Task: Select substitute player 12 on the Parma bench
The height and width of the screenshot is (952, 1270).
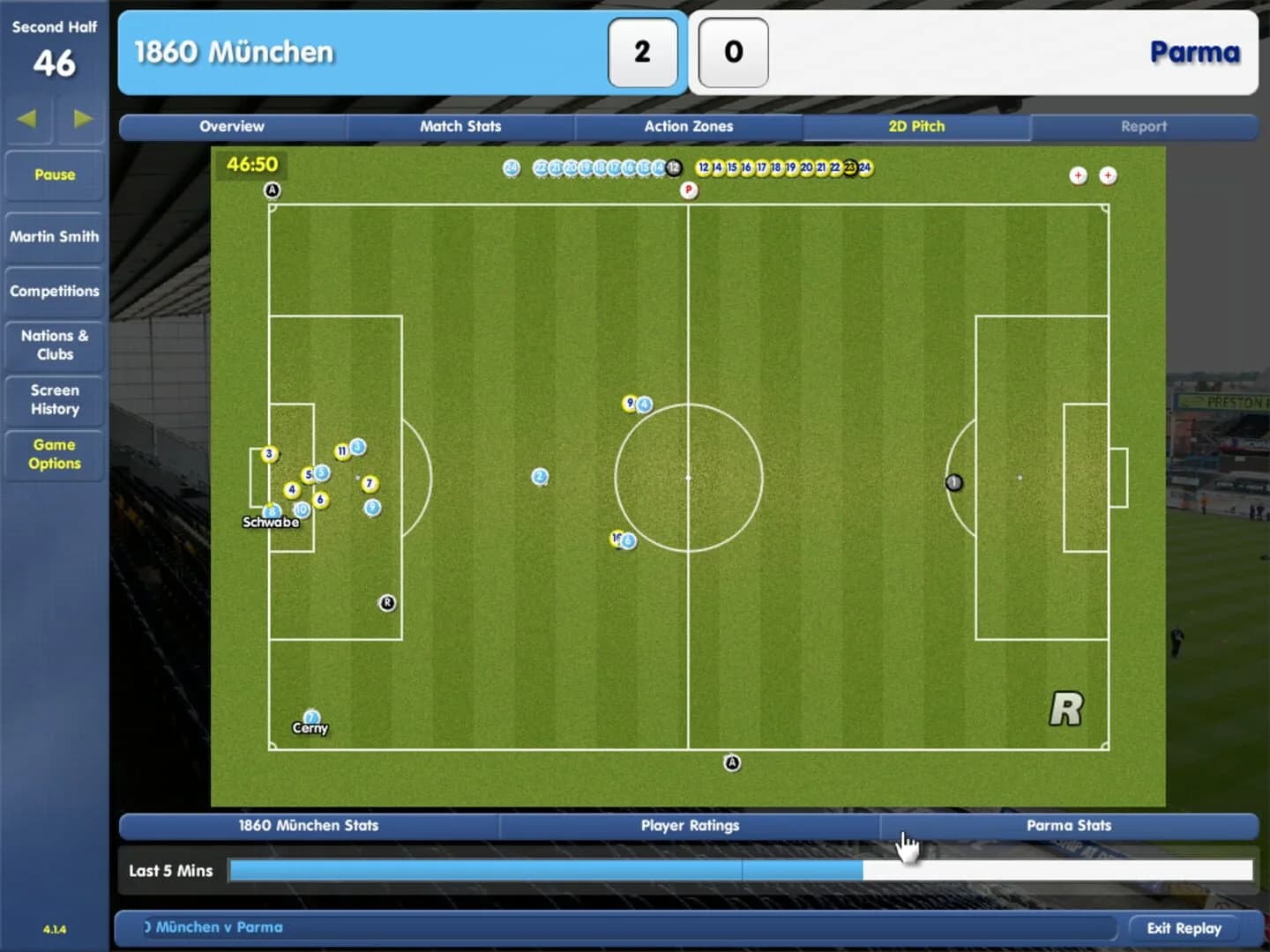Action: 702,167
